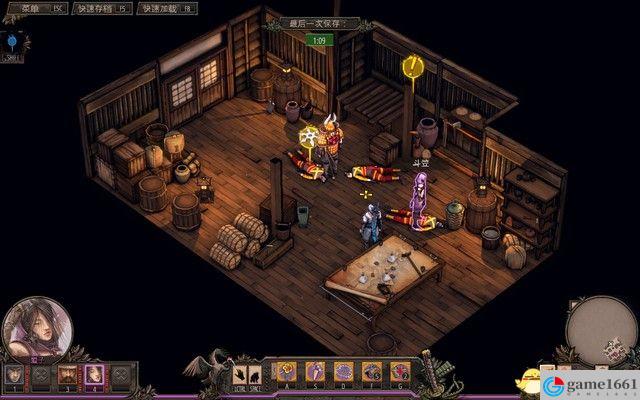Use the first skill bound to A
Image resolution: width=640 pixels, height=400 pixels.
click(286, 372)
